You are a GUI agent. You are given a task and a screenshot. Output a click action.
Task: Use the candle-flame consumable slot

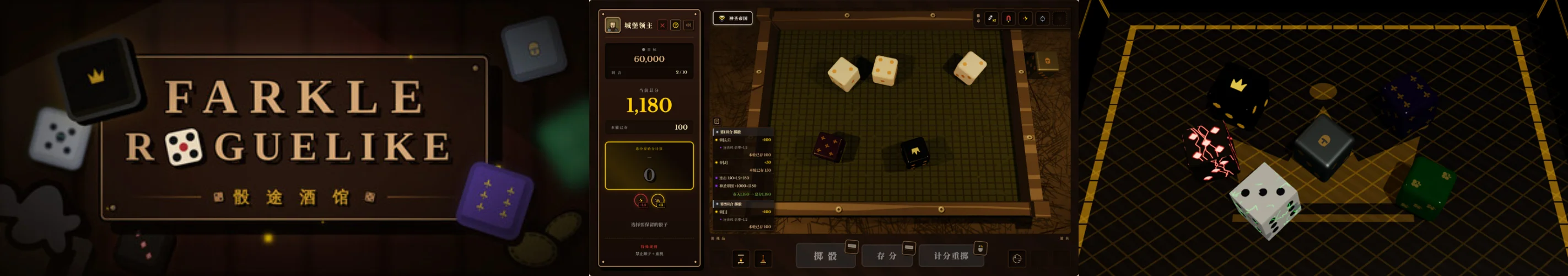[x=741, y=259]
